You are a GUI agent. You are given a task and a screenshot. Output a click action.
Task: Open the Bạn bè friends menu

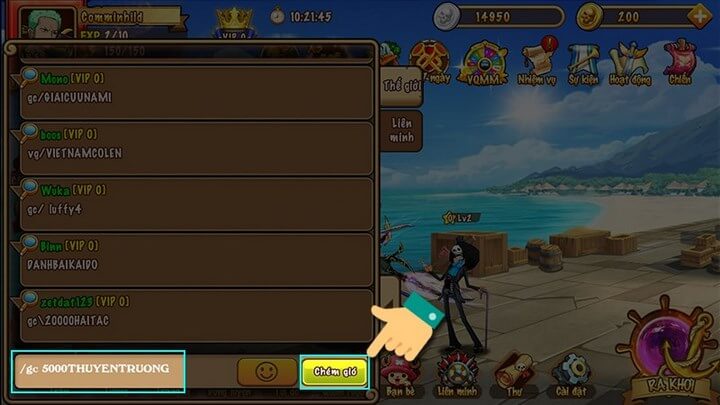(401, 372)
